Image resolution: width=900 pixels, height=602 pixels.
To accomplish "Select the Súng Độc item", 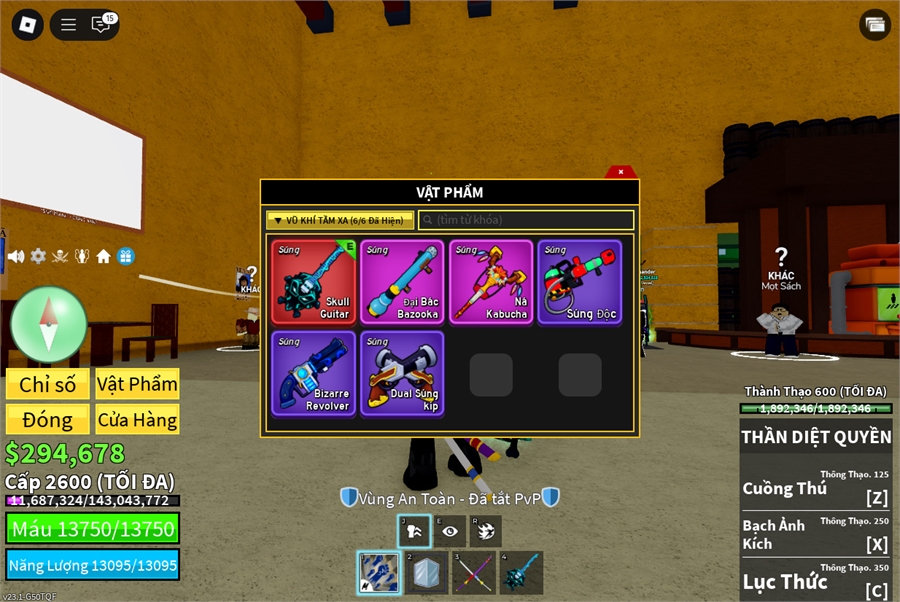I will [580, 282].
